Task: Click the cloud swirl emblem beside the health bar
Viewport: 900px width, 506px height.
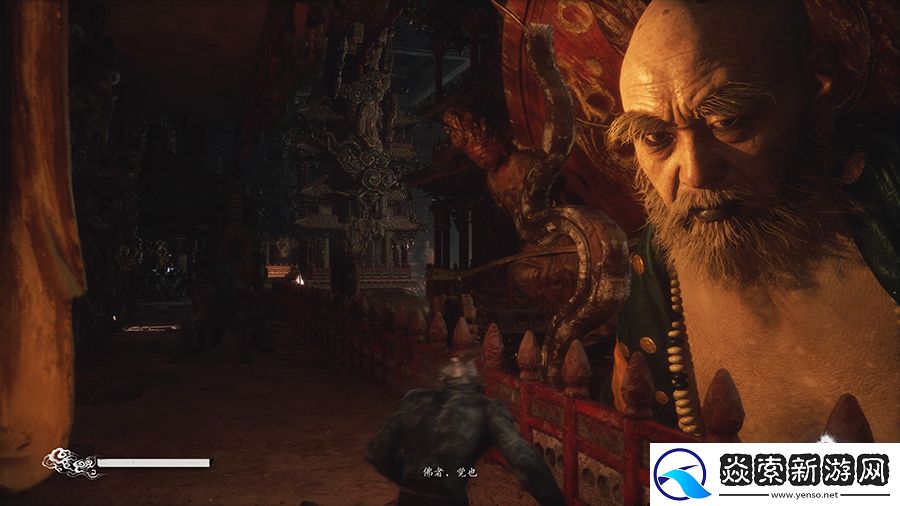Action: point(68,463)
